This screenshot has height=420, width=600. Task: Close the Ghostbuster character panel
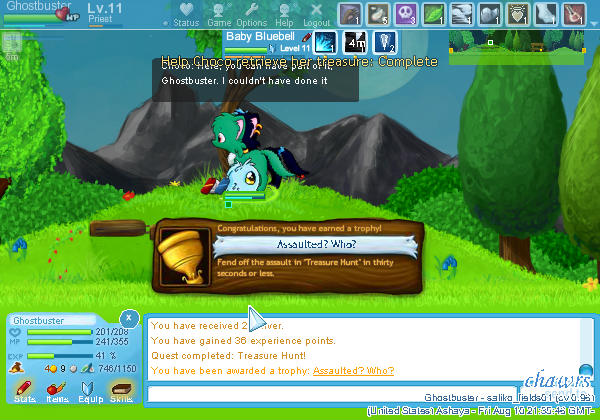pyautogui.click(x=129, y=317)
